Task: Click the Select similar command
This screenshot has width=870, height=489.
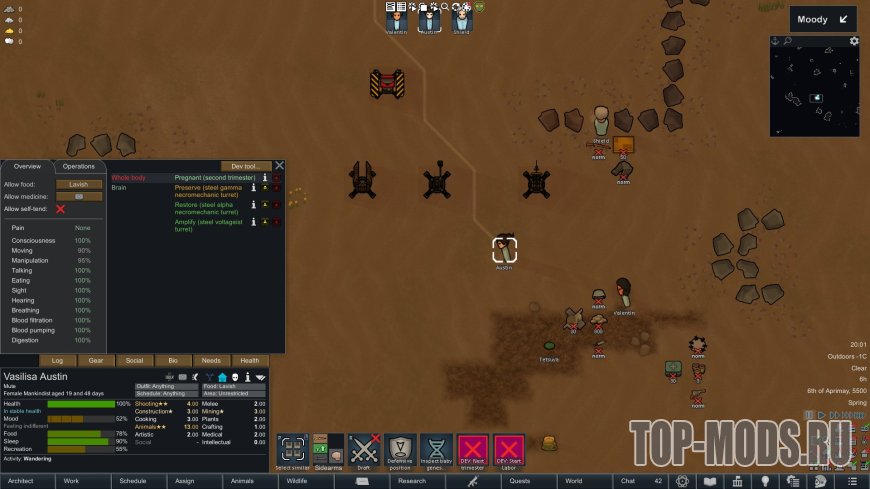Action: [292, 451]
